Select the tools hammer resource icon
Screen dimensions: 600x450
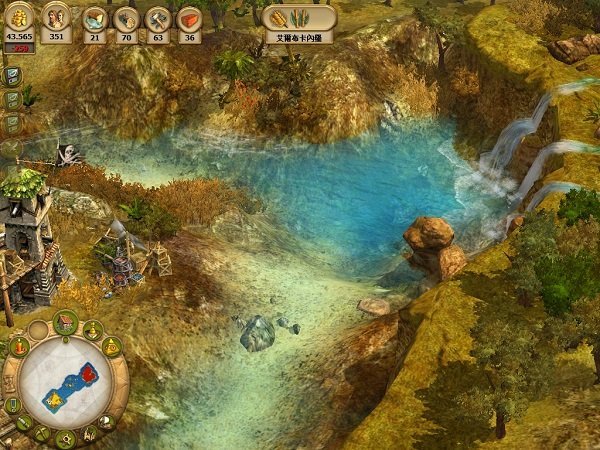[x=157, y=18]
